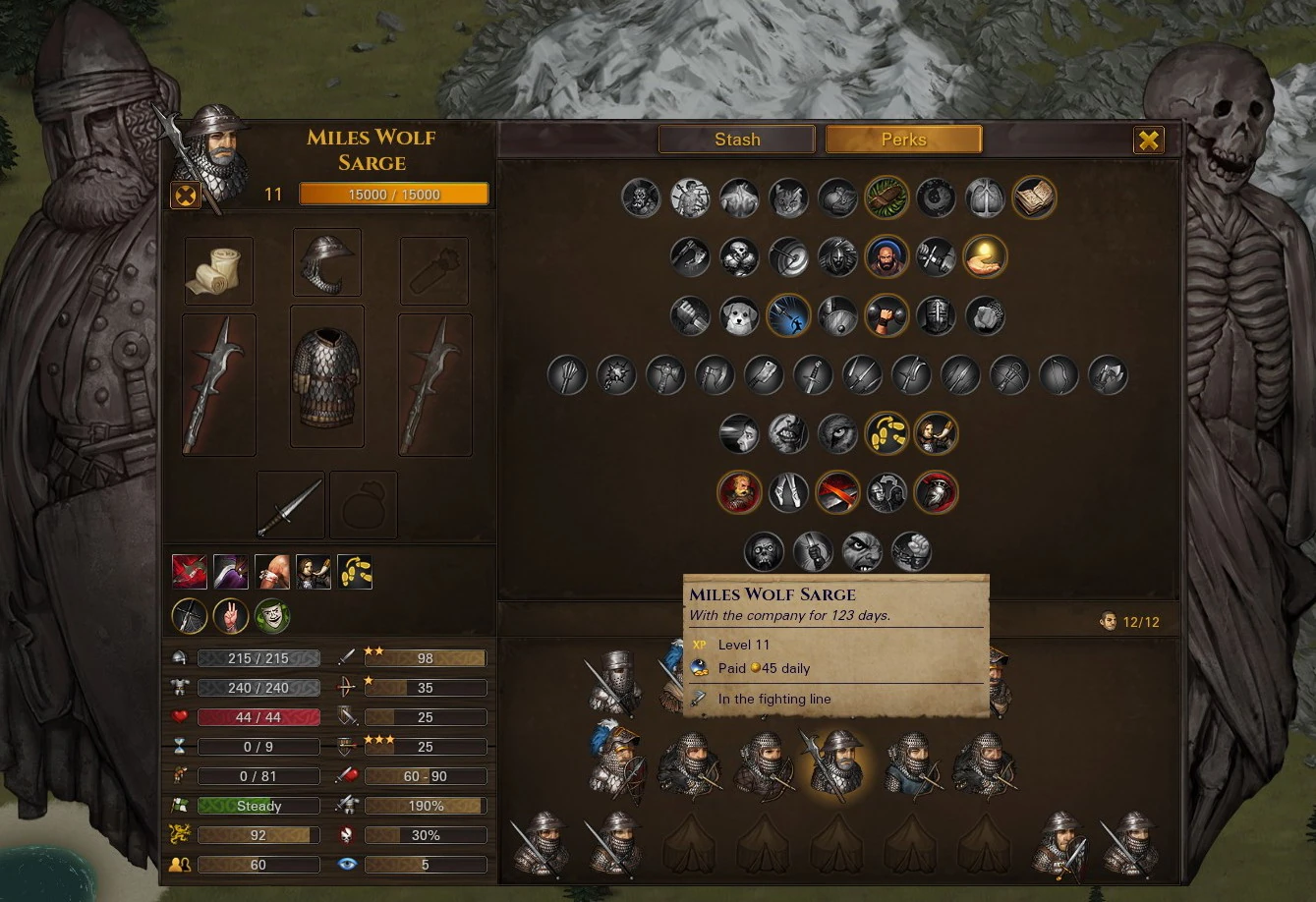Select the great helm brother portrait
This screenshot has height=902, width=1316.
(616, 682)
